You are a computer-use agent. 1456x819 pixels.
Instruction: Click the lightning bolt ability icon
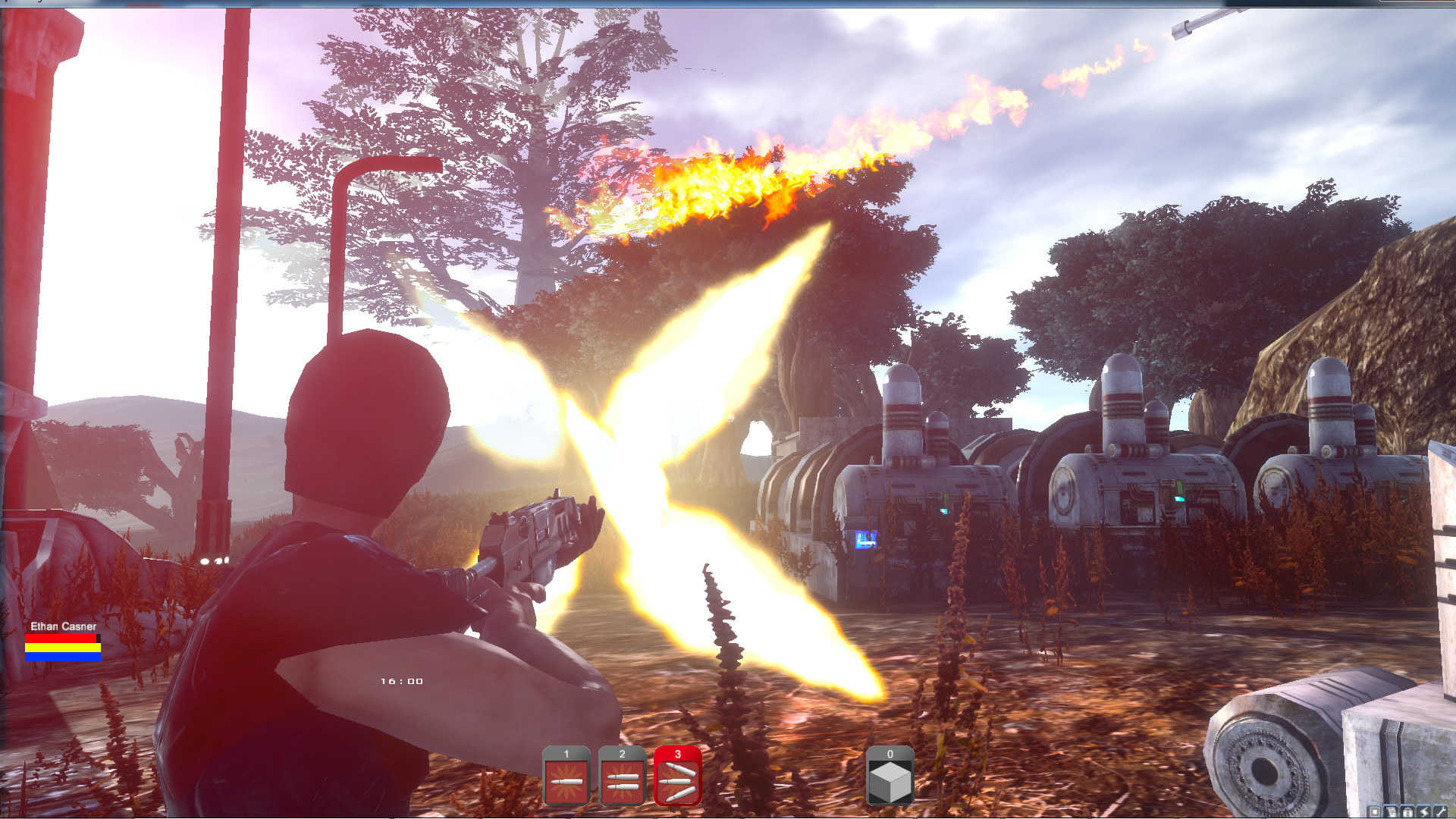click(1423, 812)
